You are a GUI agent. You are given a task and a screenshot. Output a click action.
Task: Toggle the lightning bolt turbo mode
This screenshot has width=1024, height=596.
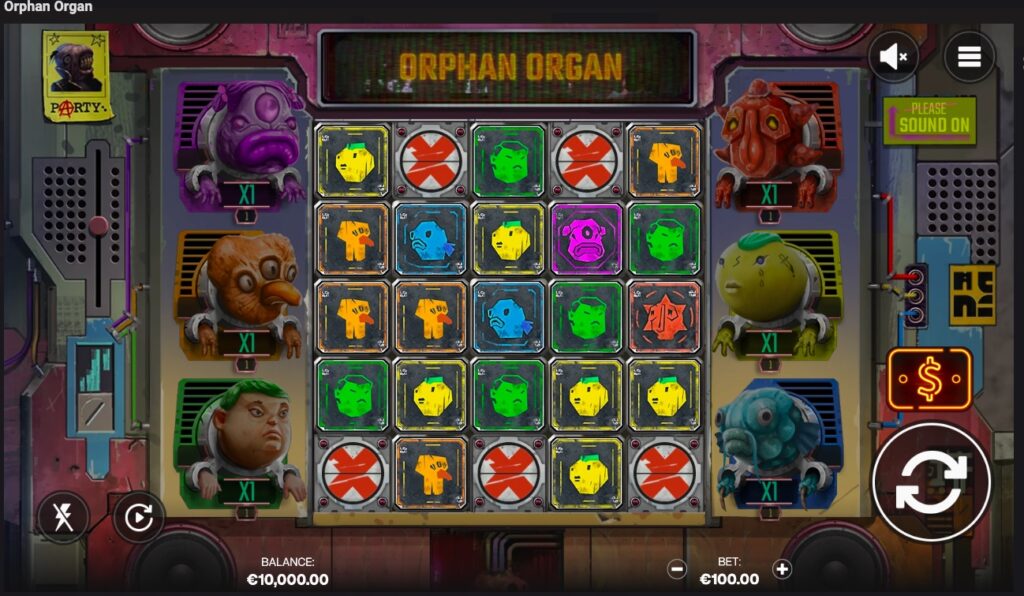coord(63,517)
